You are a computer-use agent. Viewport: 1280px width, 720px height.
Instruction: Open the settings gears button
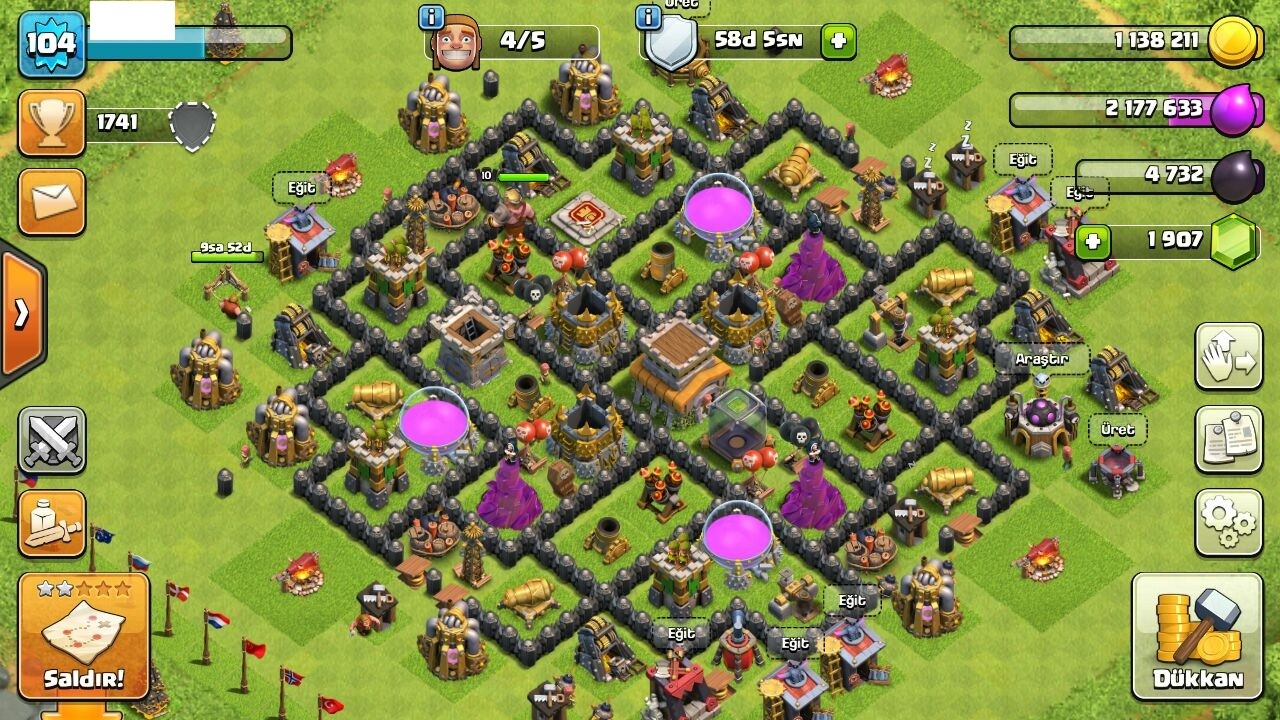(1228, 522)
